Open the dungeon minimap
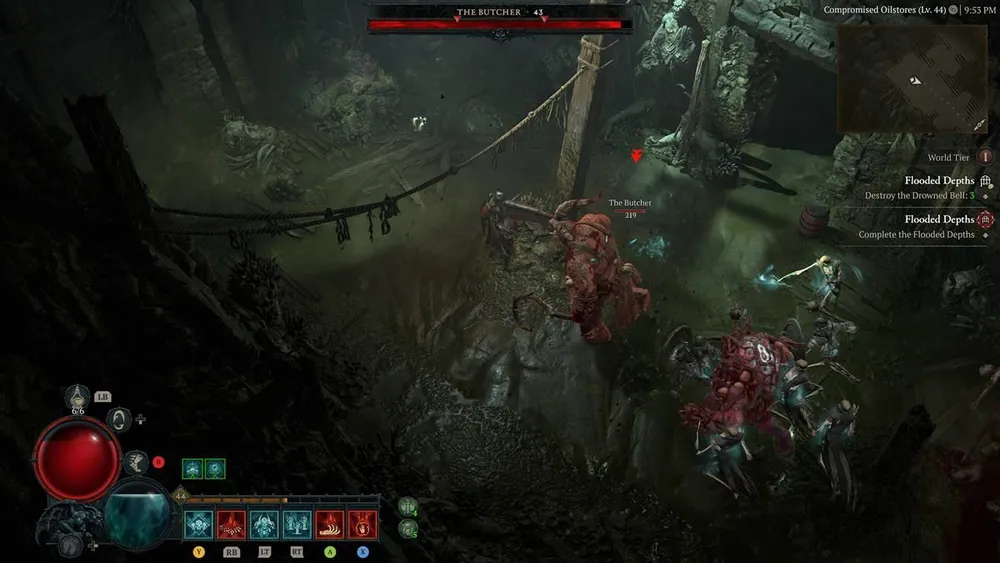This screenshot has width=1000, height=563. pos(912,79)
